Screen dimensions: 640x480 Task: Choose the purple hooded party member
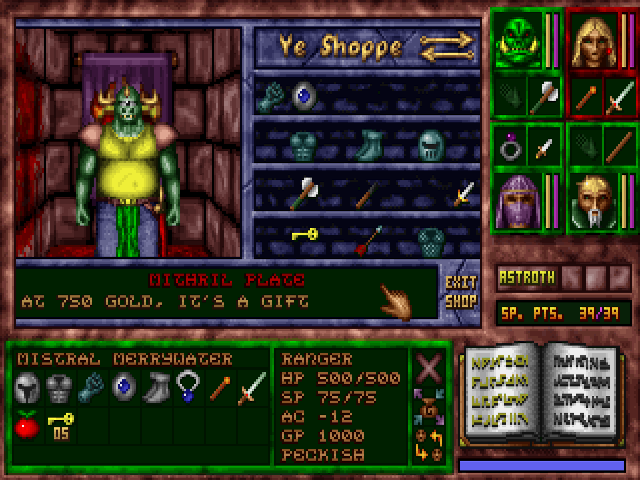pos(517,201)
